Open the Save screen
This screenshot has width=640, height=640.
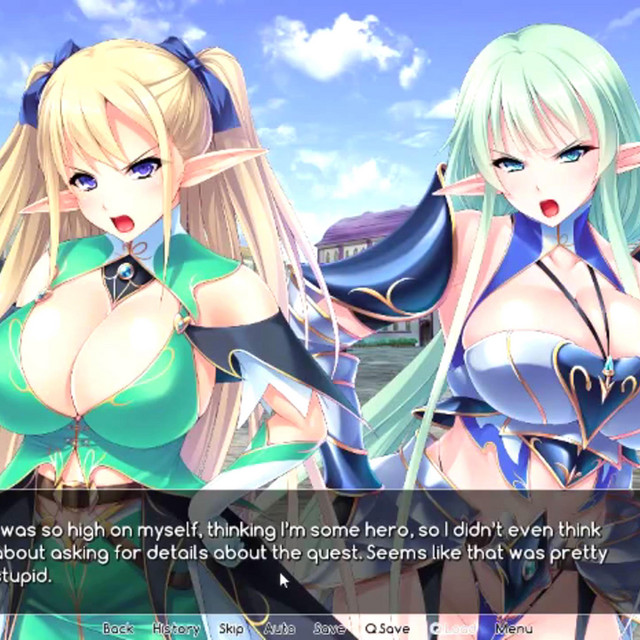(329, 628)
